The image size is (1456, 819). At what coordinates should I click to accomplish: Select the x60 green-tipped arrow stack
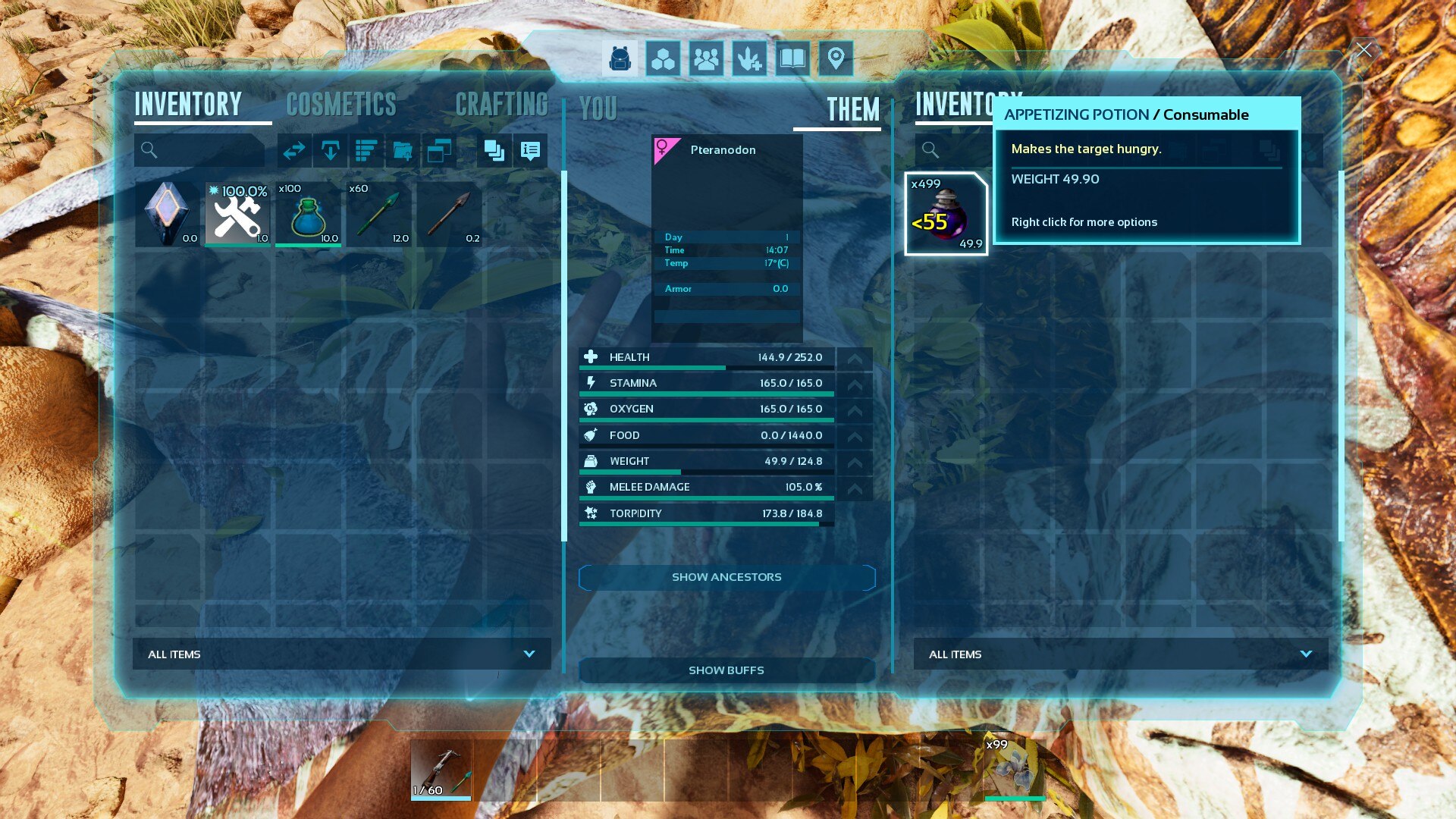tap(378, 215)
